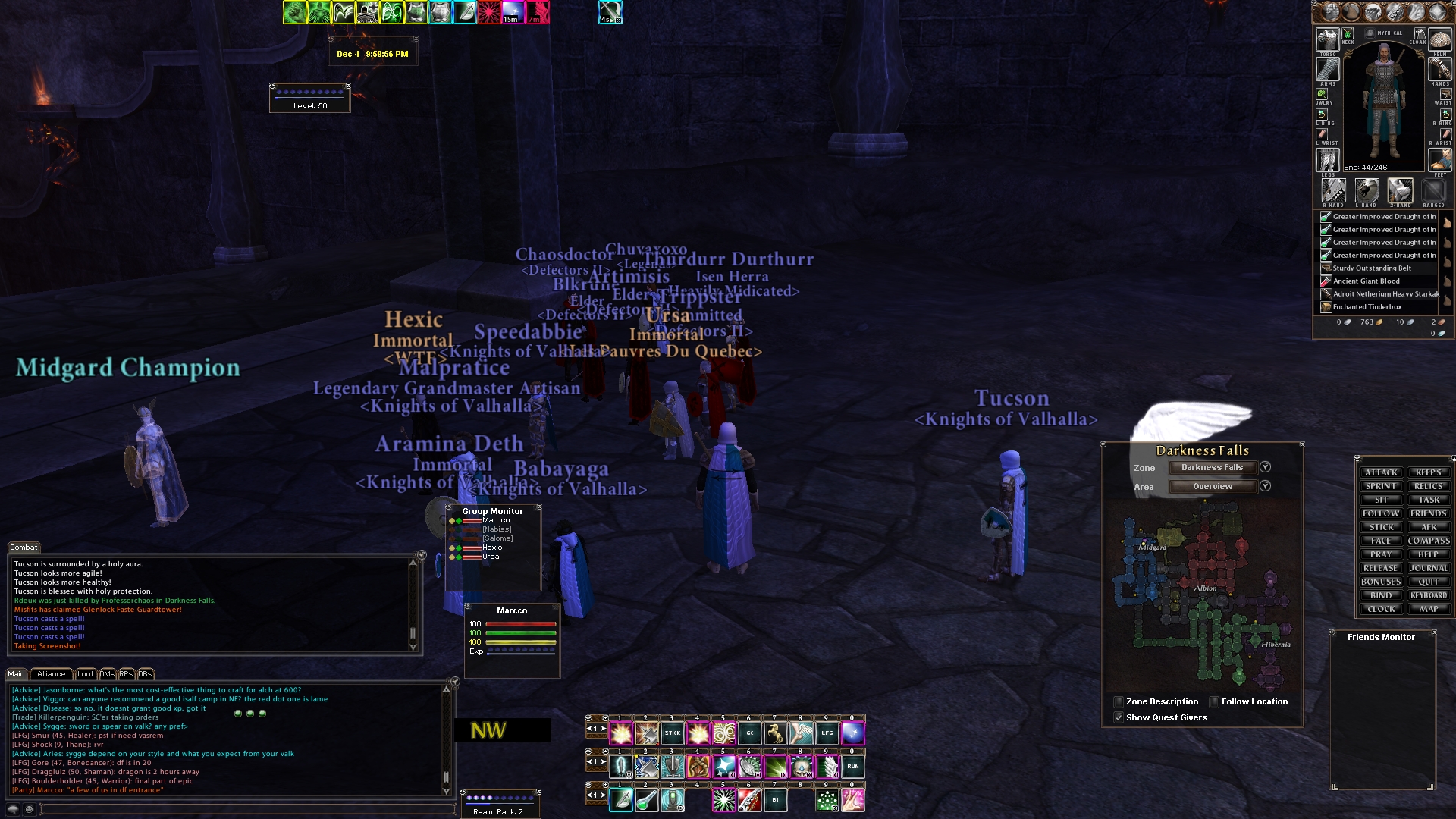The width and height of the screenshot is (1456, 819).
Task: Use the green potion flask hotbar slot
Action: 647,800
